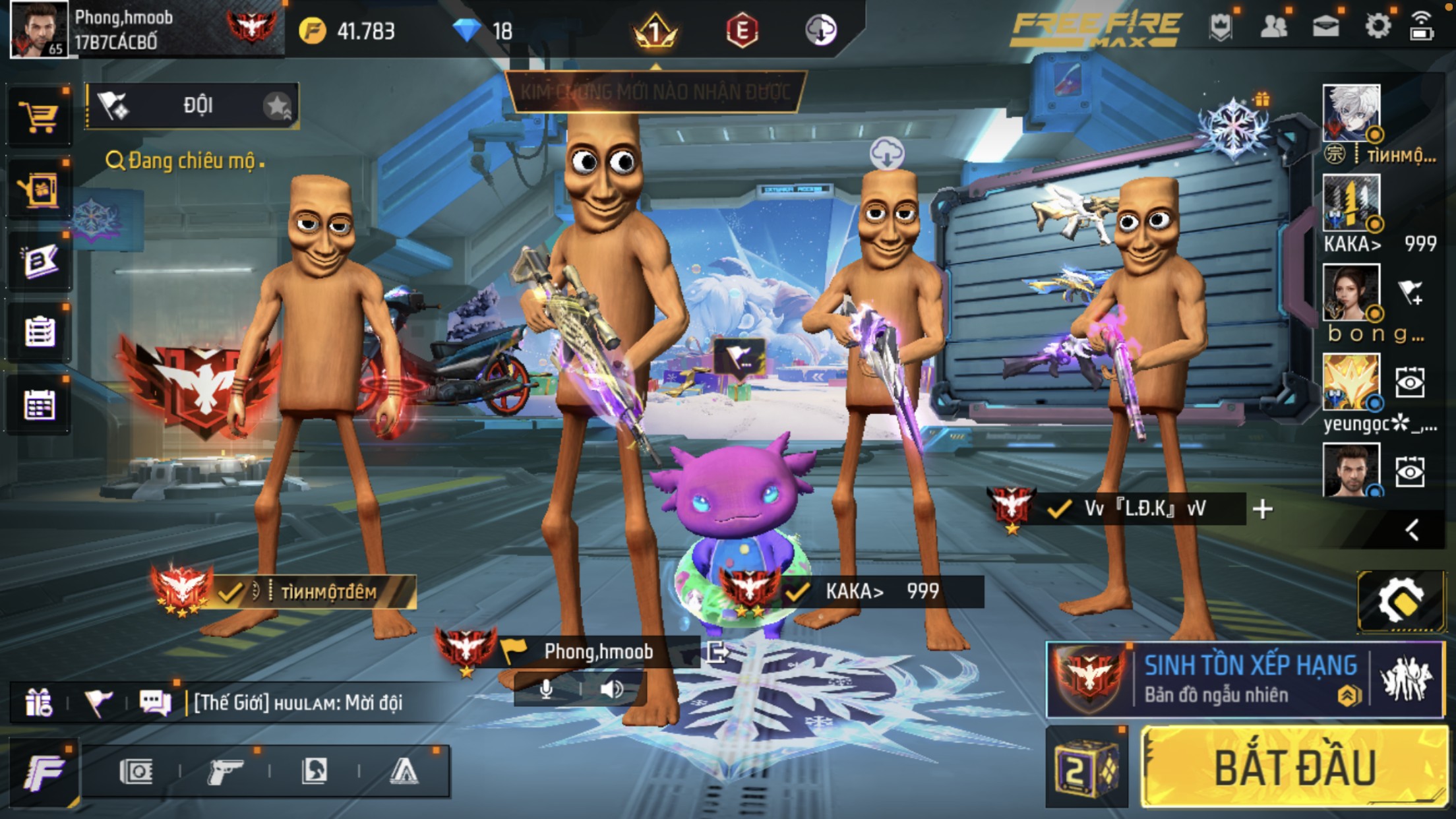1456x819 pixels.
Task: Open the clipboard missions icon
Action: (38, 331)
